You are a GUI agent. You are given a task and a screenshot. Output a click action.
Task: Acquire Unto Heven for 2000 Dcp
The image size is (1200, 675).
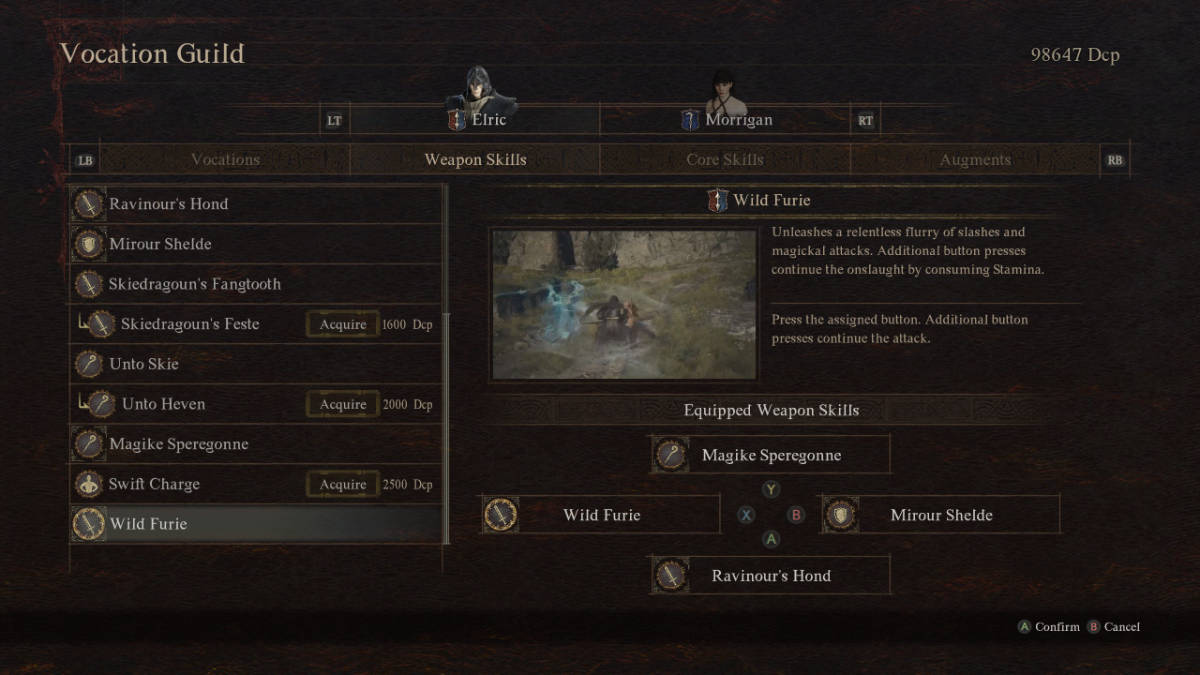pos(343,404)
